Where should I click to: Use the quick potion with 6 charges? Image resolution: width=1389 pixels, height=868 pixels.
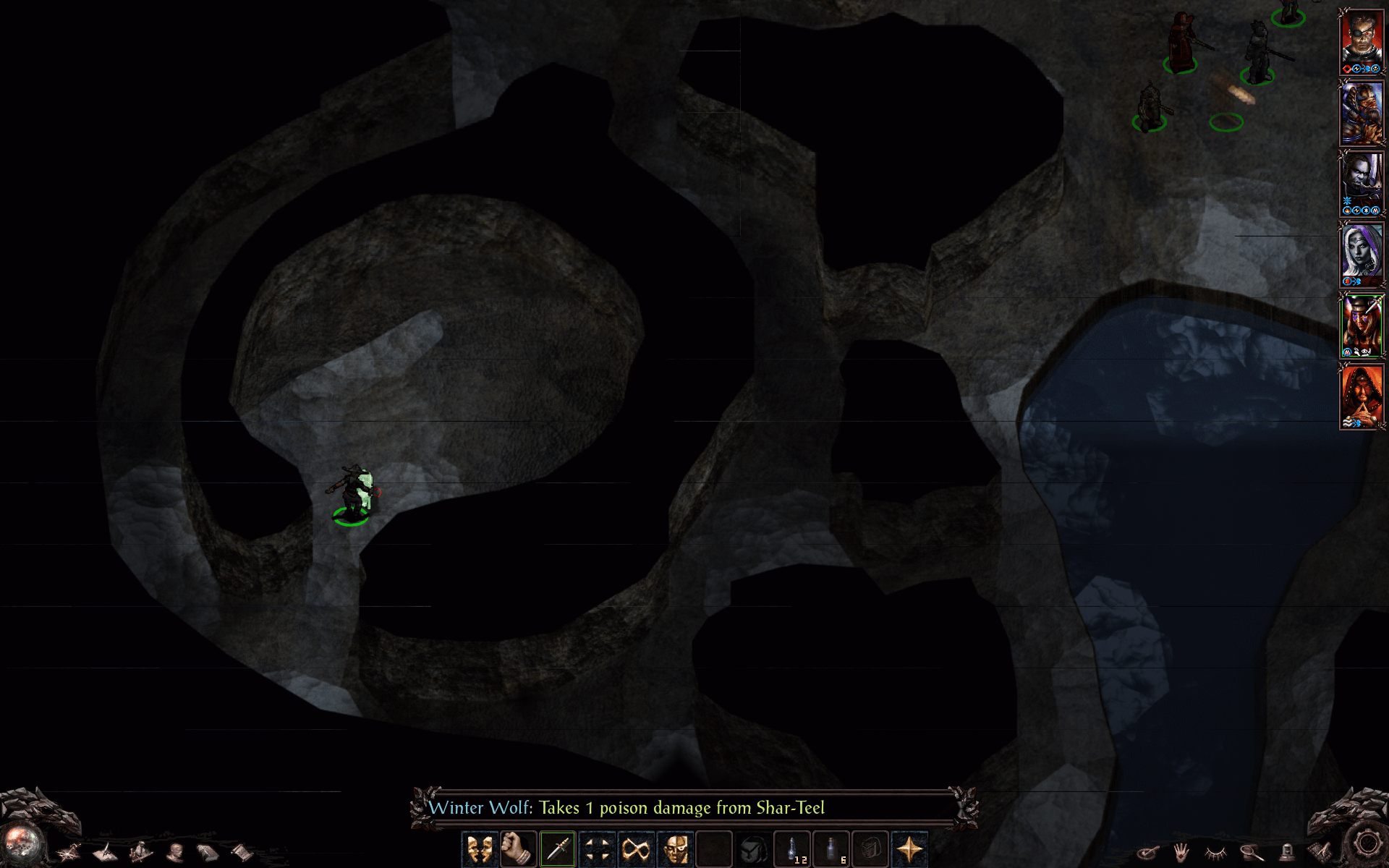(831, 848)
